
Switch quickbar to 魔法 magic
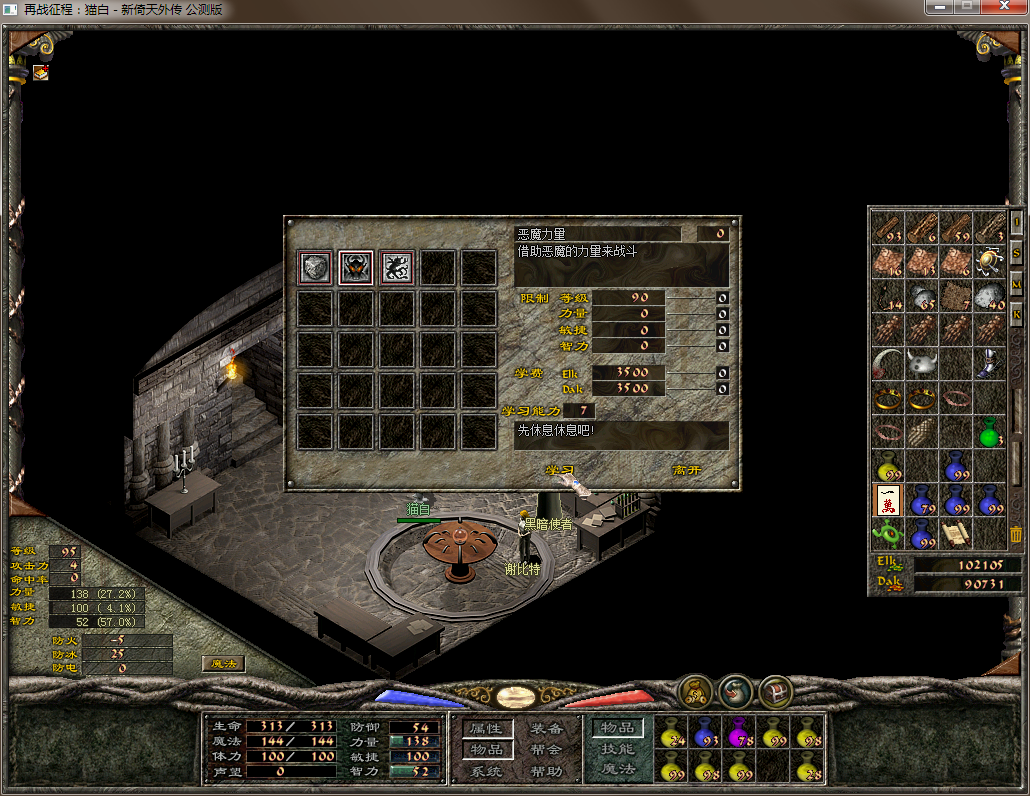[x=618, y=769]
